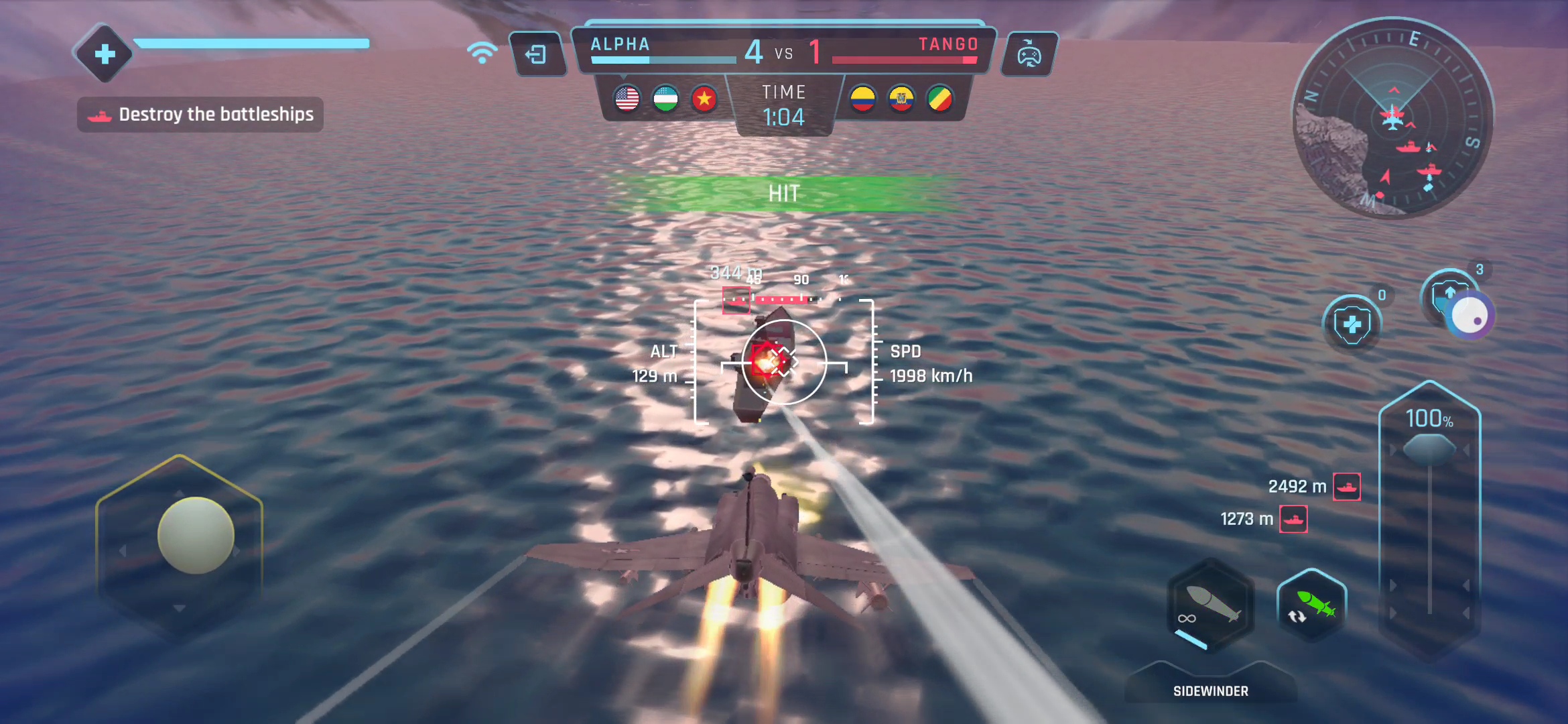Select the battleship target at 2492 m
This screenshot has width=1568, height=724.
1346,487
